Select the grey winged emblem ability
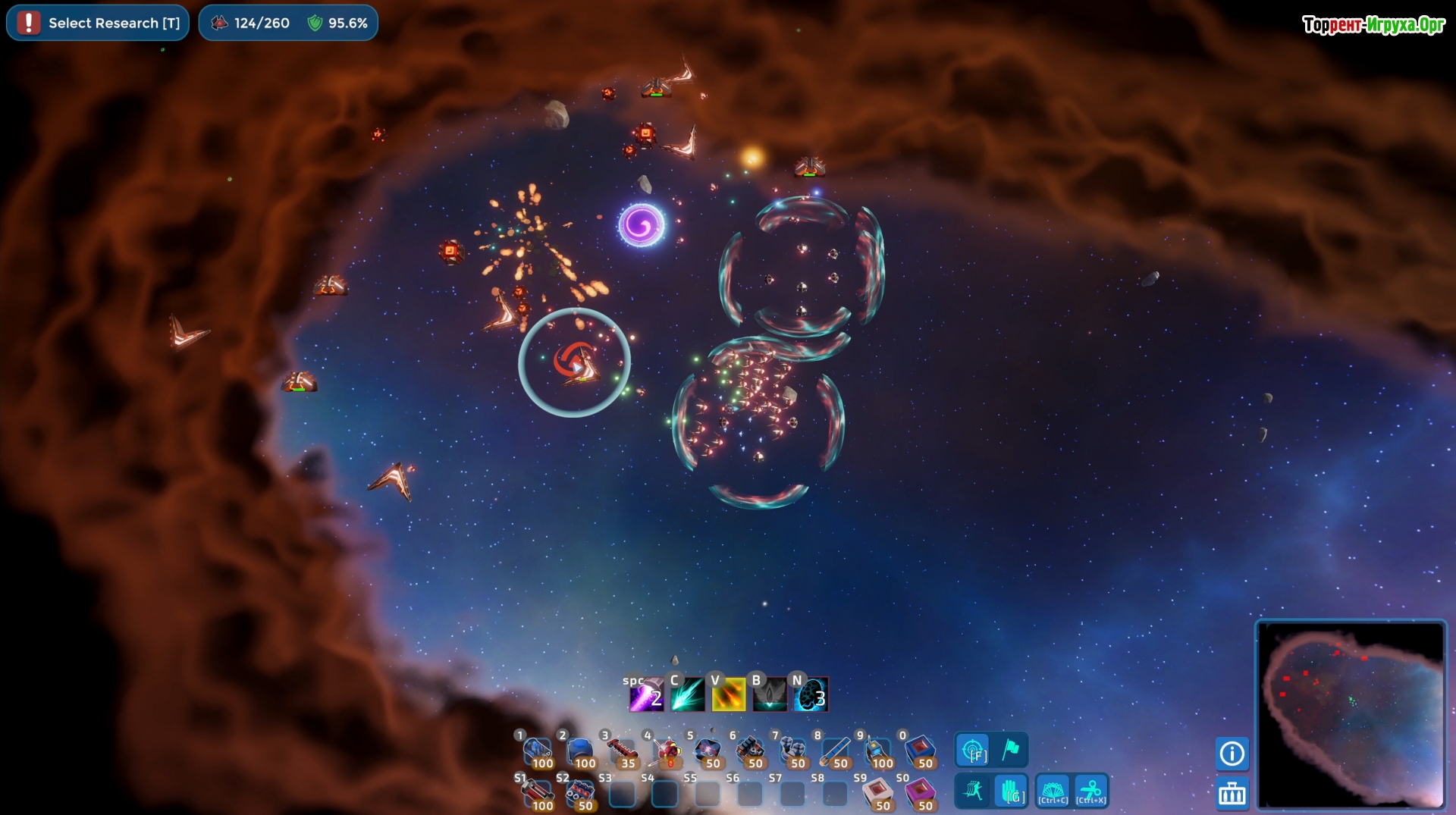This screenshot has width=1456, height=815. click(769, 695)
